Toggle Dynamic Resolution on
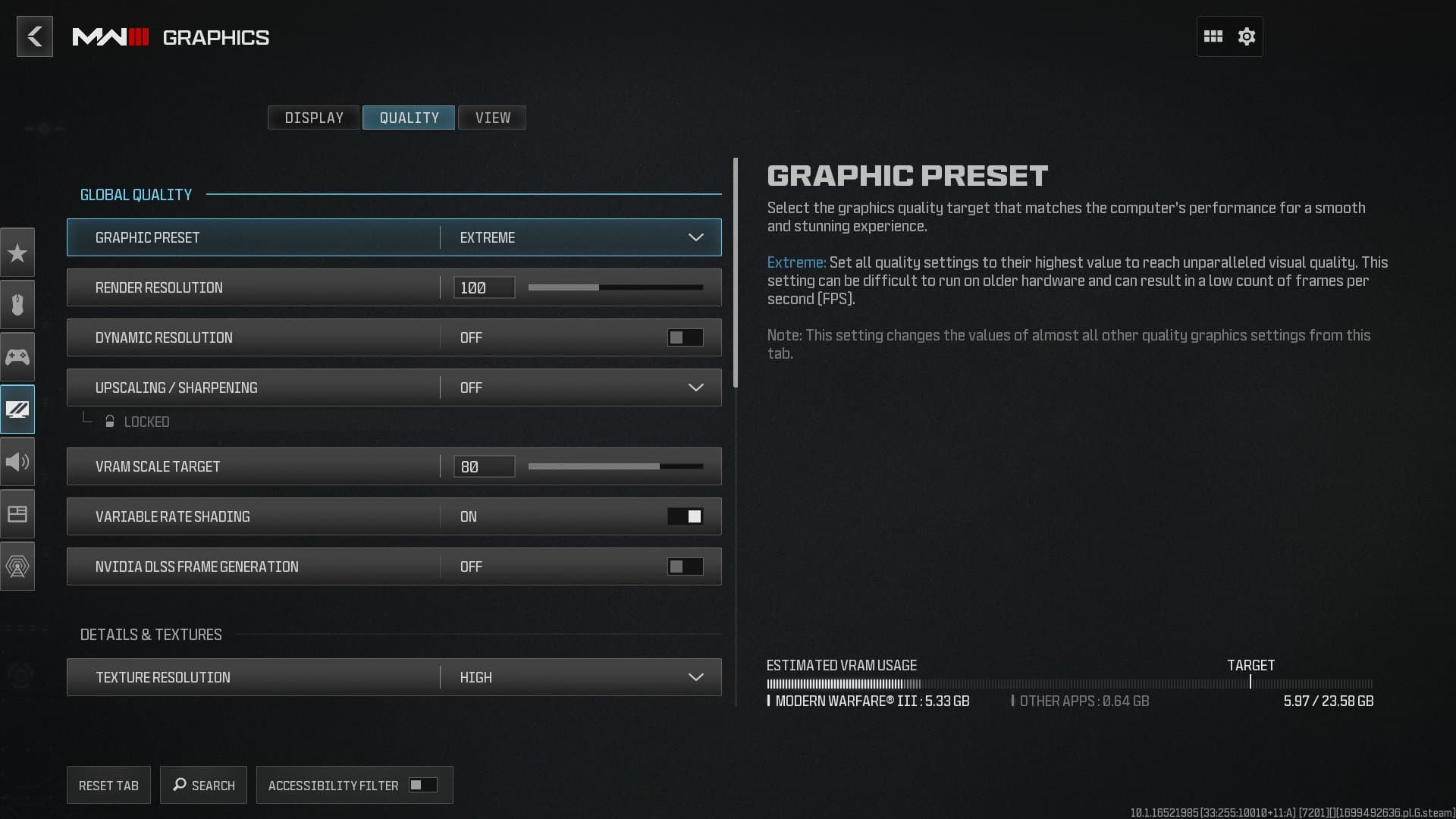The image size is (1456, 819). tap(685, 337)
